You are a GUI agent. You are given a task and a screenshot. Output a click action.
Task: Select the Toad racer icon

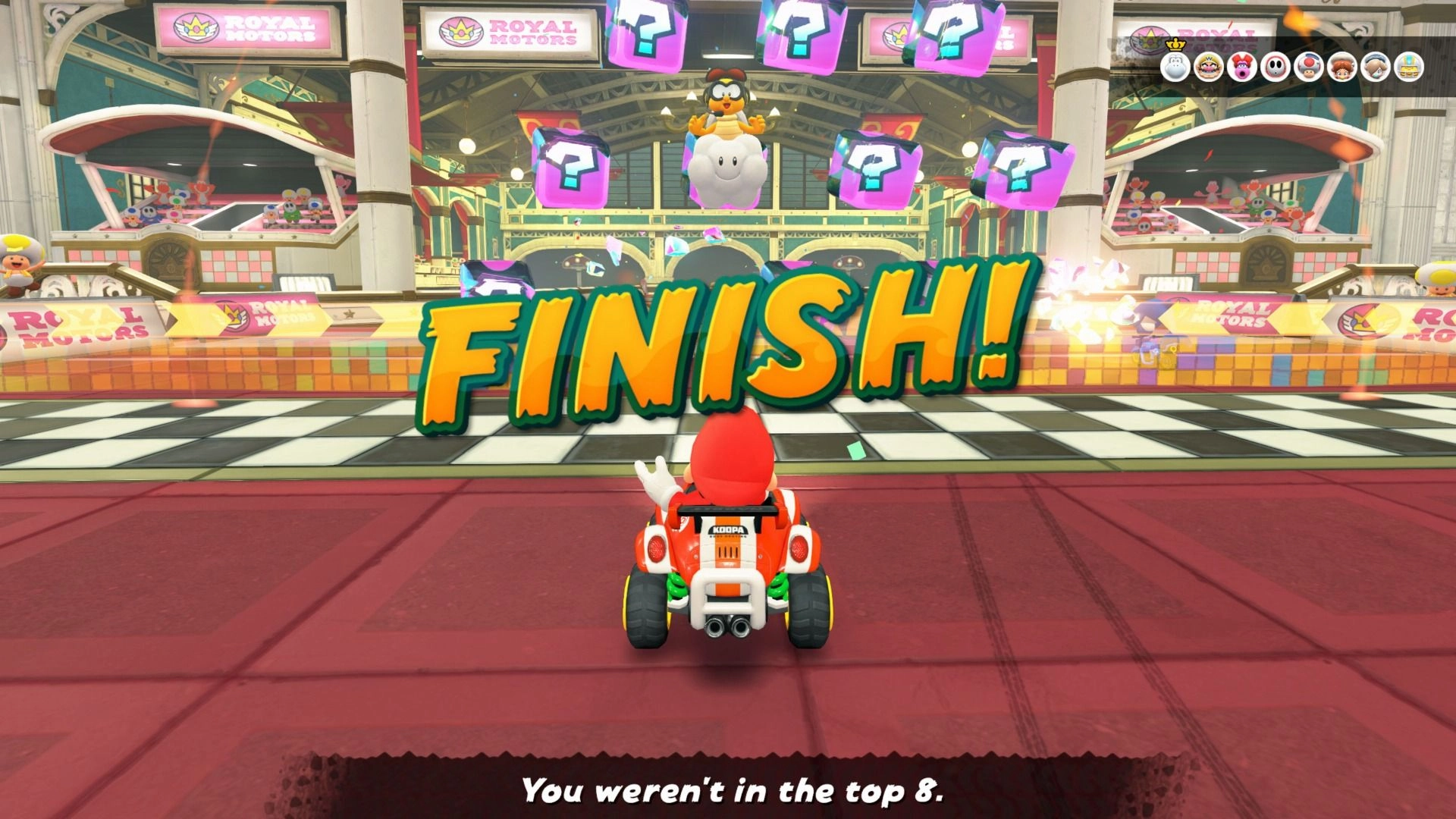pyautogui.click(x=1307, y=67)
